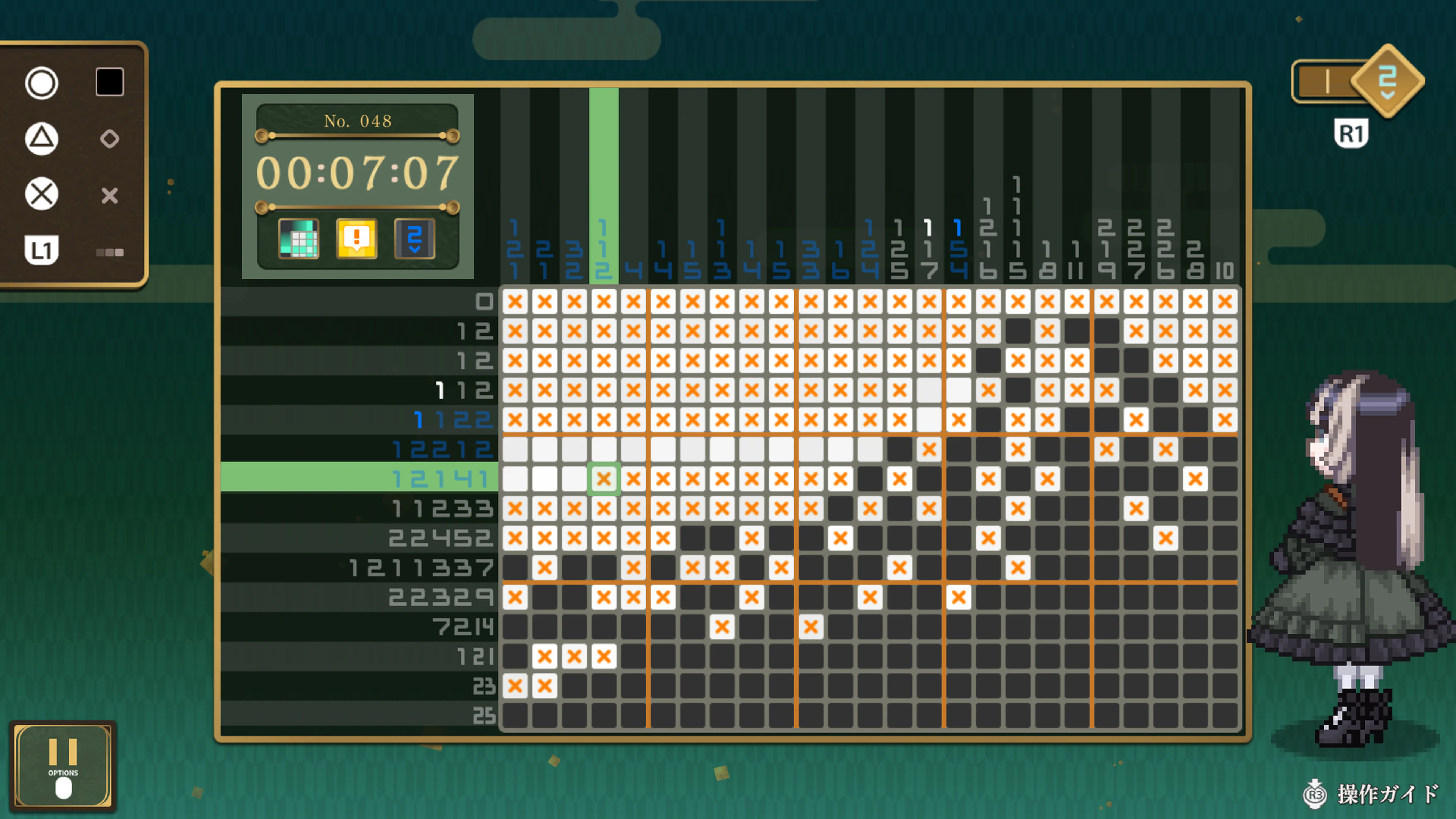Select the white diamond mark icon
Viewport: 1456px width, 819px height.
pyautogui.click(x=110, y=138)
